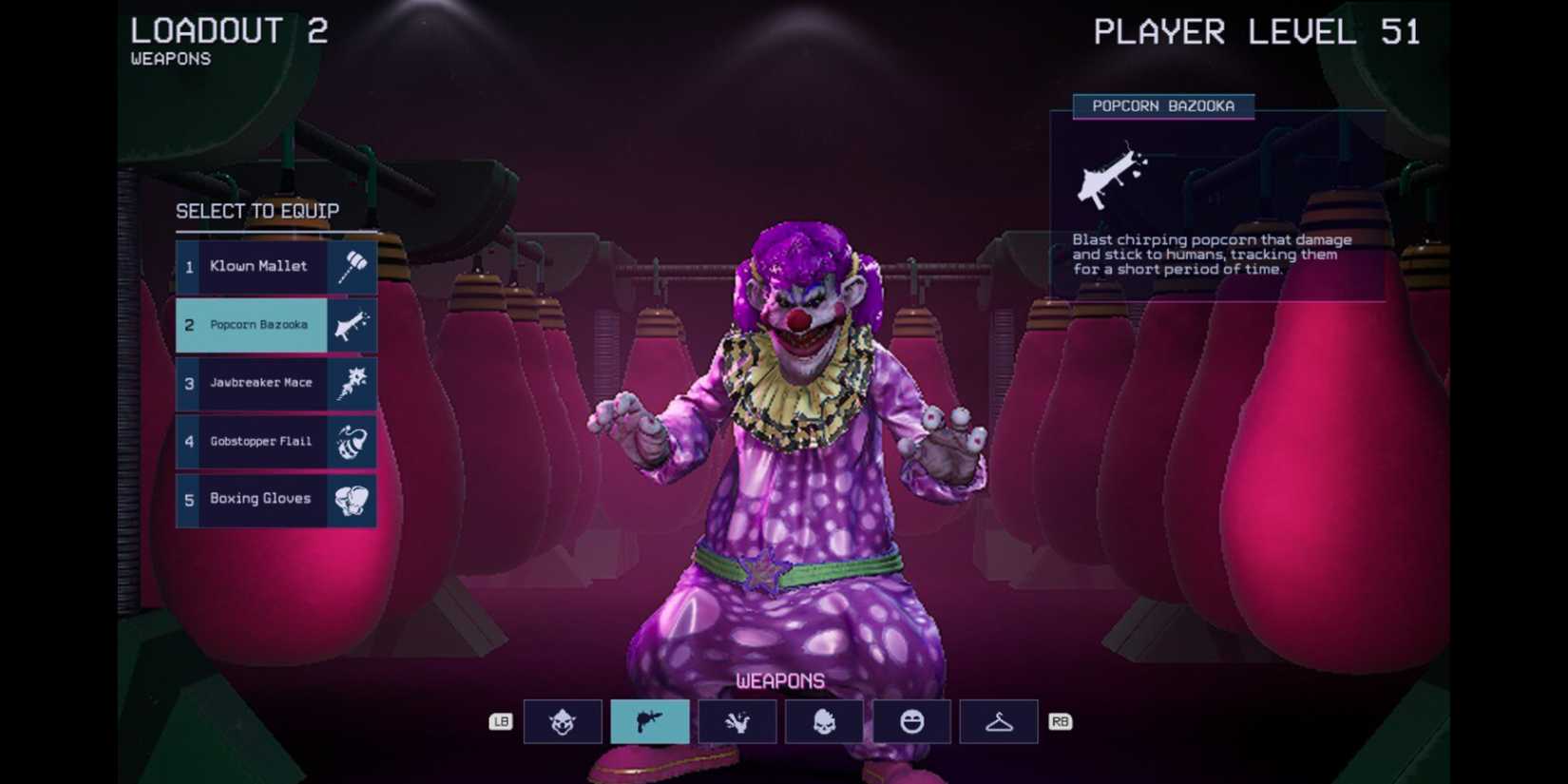Image resolution: width=1568 pixels, height=784 pixels.
Task: Open the smiley face emotes tab
Action: [x=911, y=721]
